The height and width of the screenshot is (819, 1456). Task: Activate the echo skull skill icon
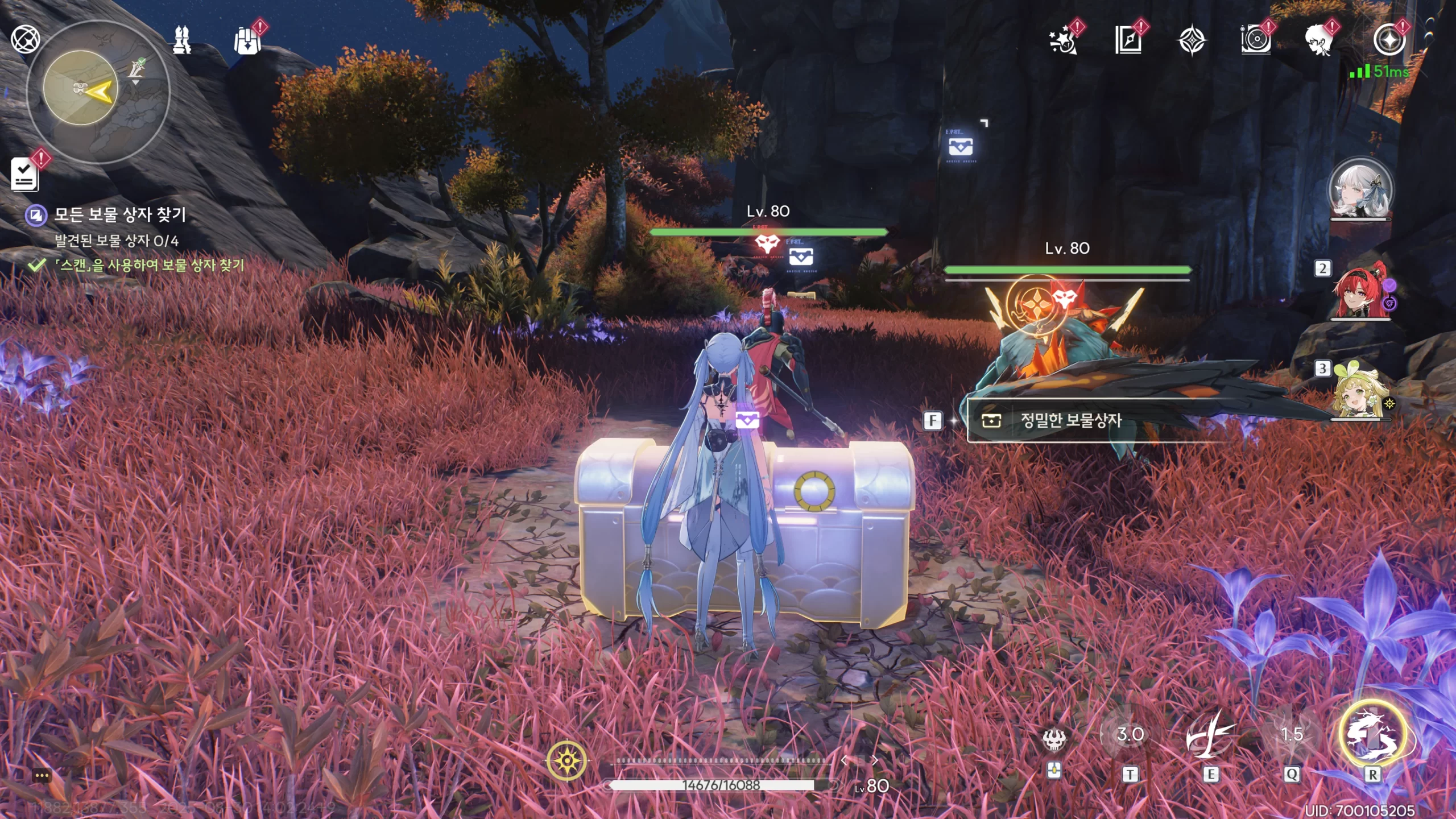tap(1053, 738)
